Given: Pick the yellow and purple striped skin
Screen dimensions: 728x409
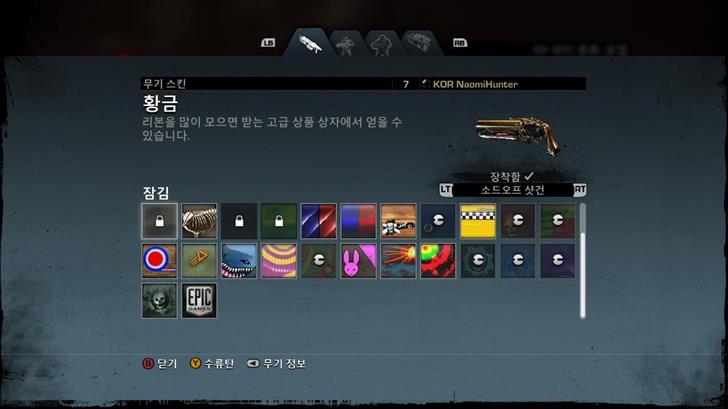Looking at the screenshot, I should click(x=279, y=261).
